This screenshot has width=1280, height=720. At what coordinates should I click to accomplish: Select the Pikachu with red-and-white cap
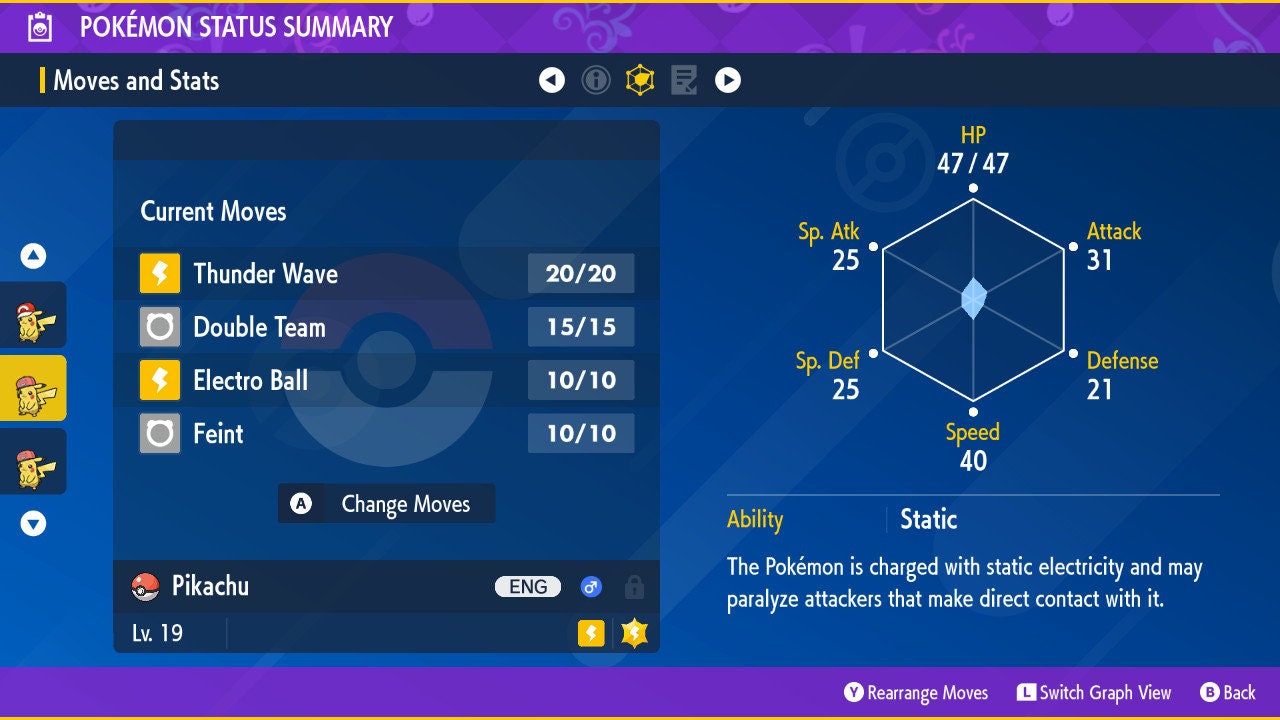pyautogui.click(x=32, y=315)
